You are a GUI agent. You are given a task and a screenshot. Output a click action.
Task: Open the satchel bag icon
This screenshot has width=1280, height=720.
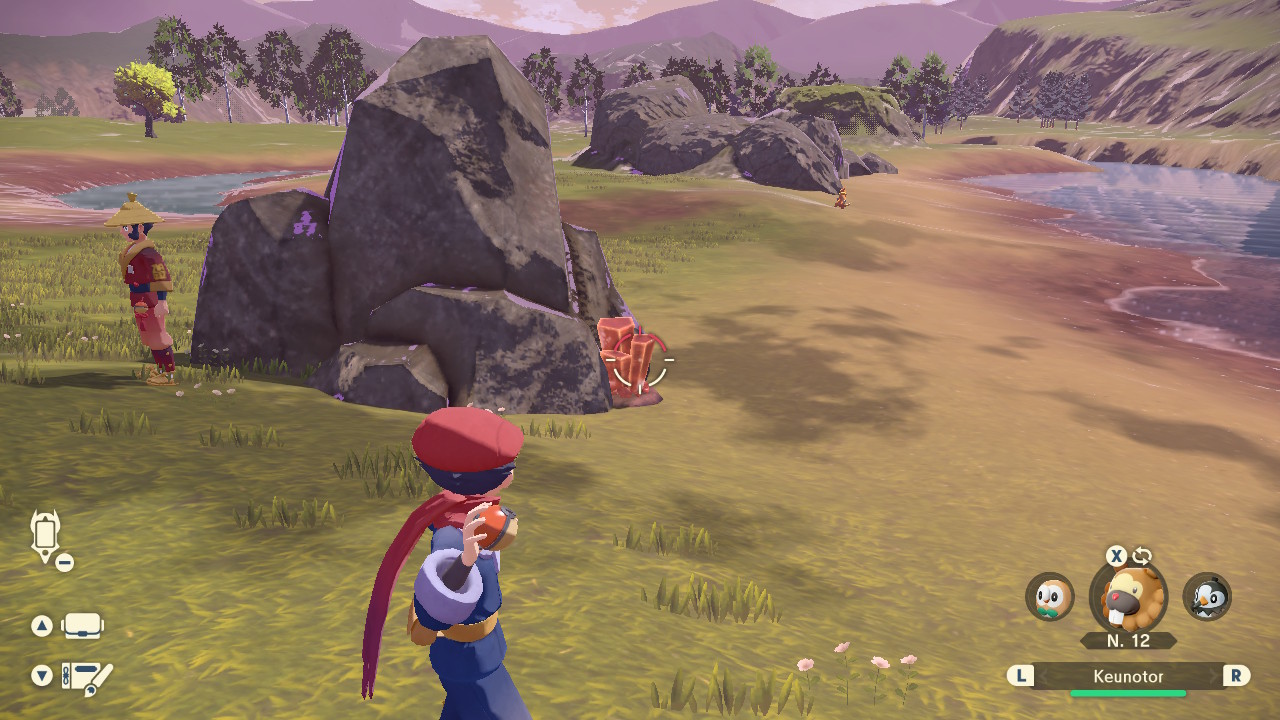82,626
